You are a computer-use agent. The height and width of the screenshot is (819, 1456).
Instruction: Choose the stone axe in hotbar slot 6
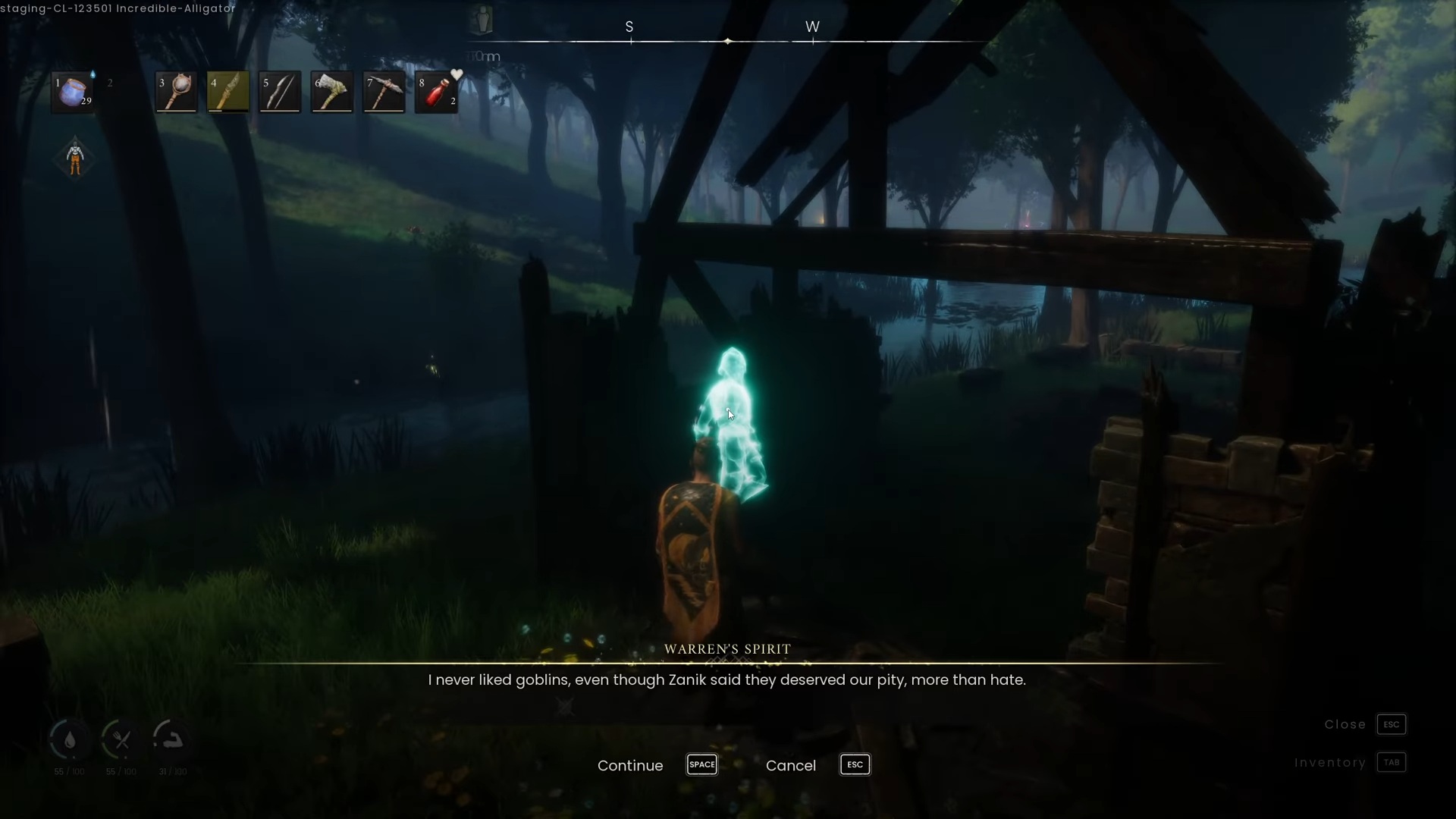click(x=332, y=91)
